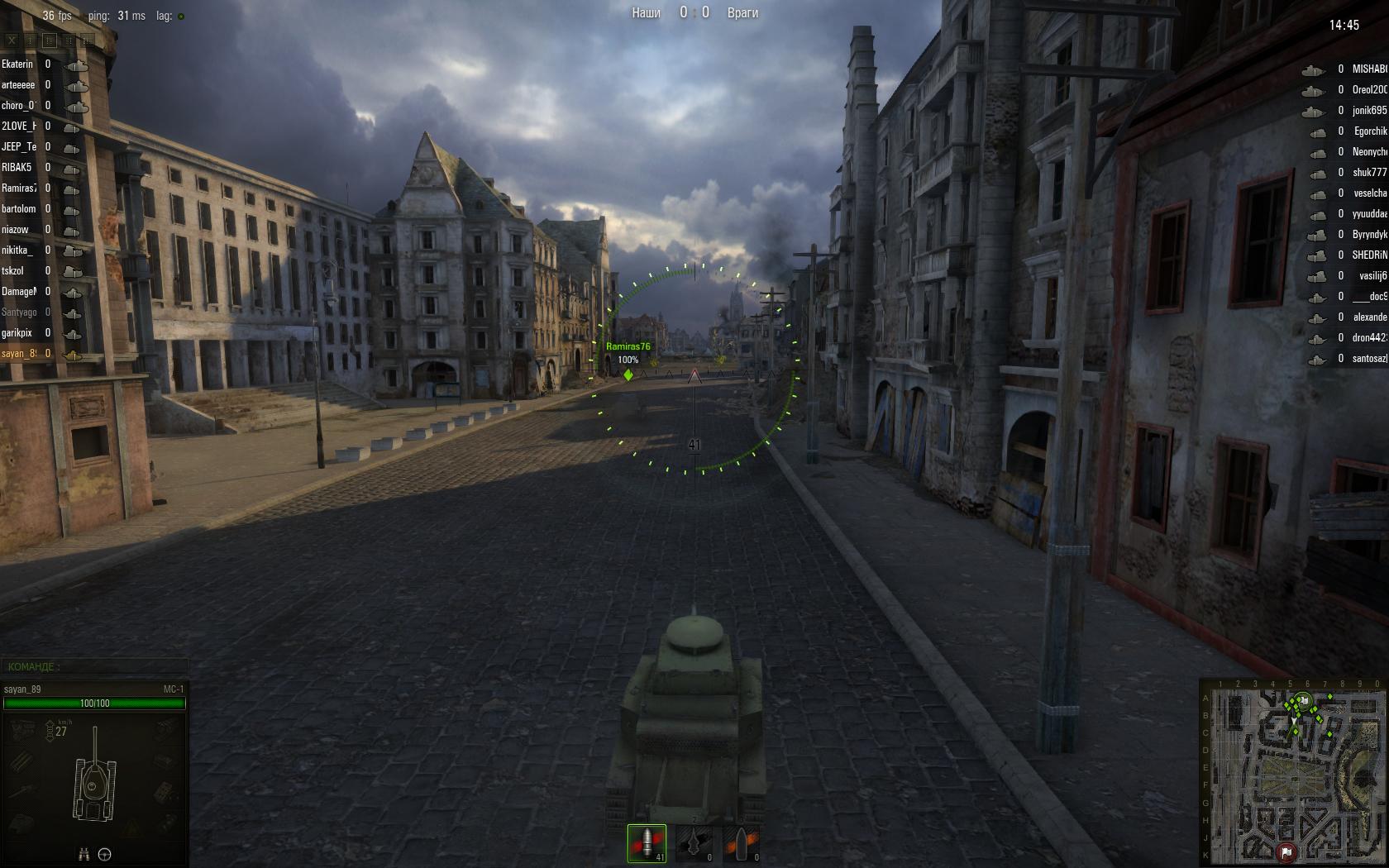Image resolution: width=1389 pixels, height=868 pixels.
Task: Choose enemy santosaz in the enemy list
Action: point(1369,359)
